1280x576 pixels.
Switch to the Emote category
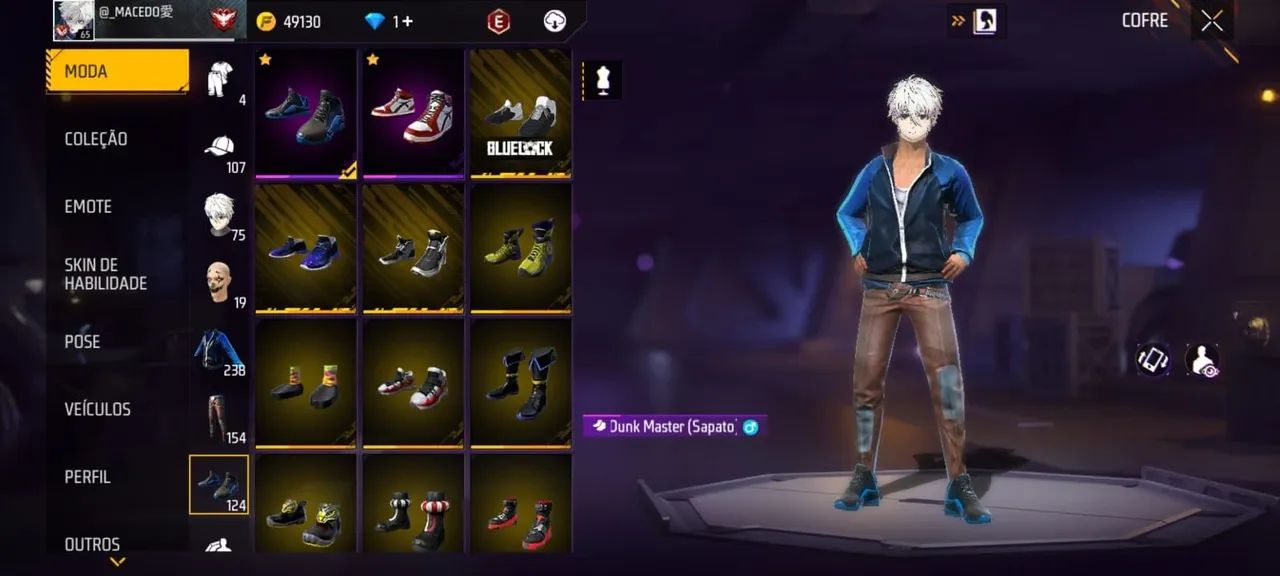(88, 206)
